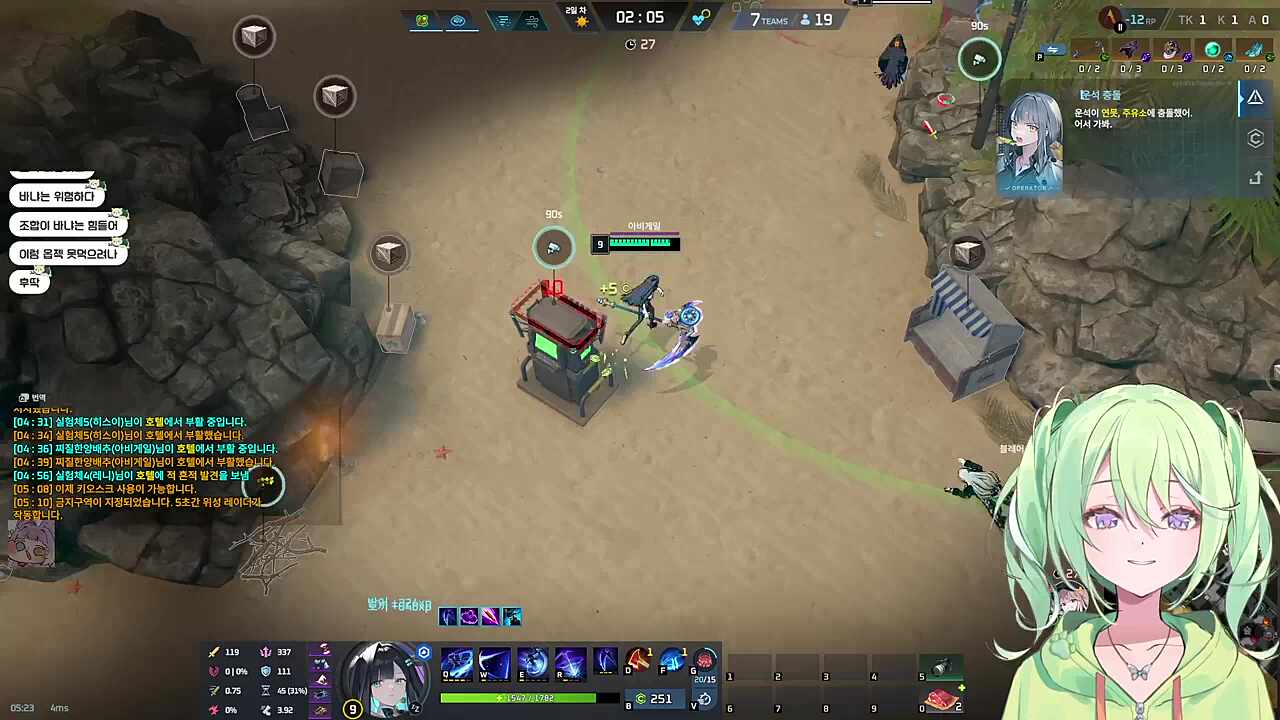The height and width of the screenshot is (720, 1280).
Task: Click the blue hexagon settings icon near the portrait
Action: [423, 651]
